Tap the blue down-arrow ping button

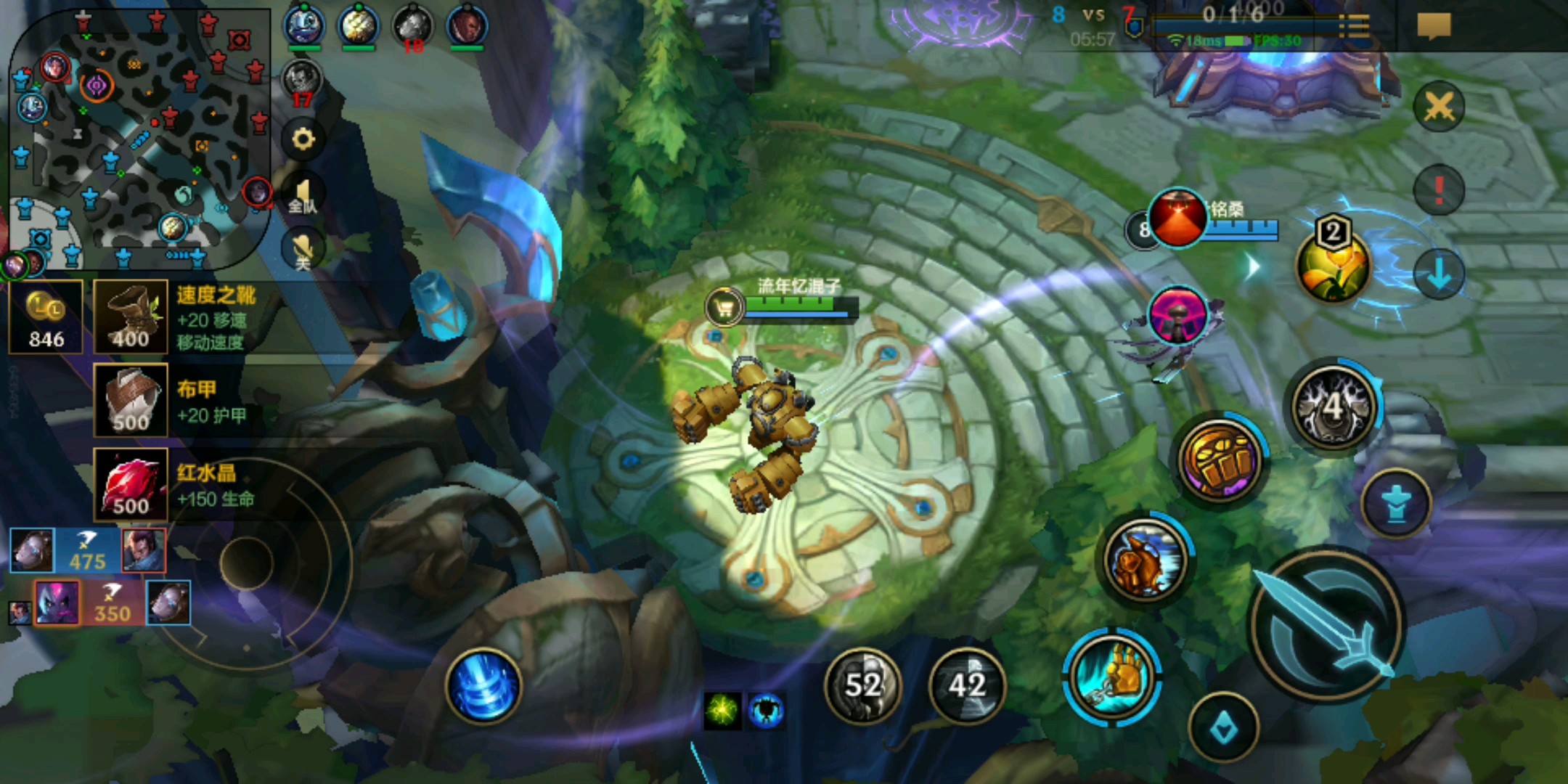1438,274
